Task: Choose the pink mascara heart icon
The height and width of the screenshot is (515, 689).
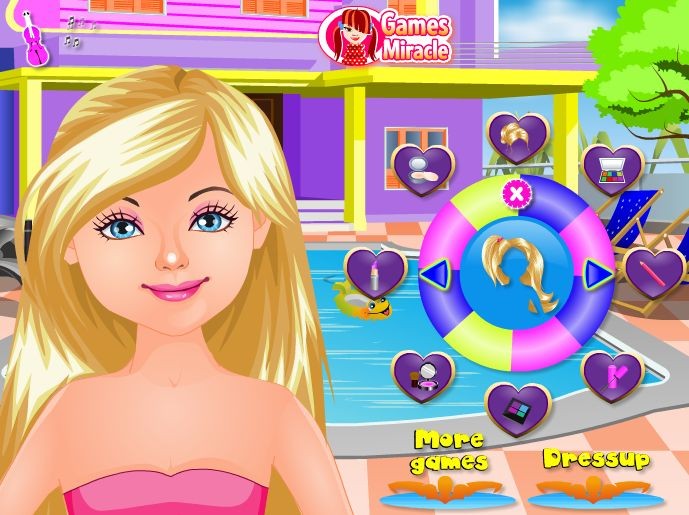Action: click(611, 373)
